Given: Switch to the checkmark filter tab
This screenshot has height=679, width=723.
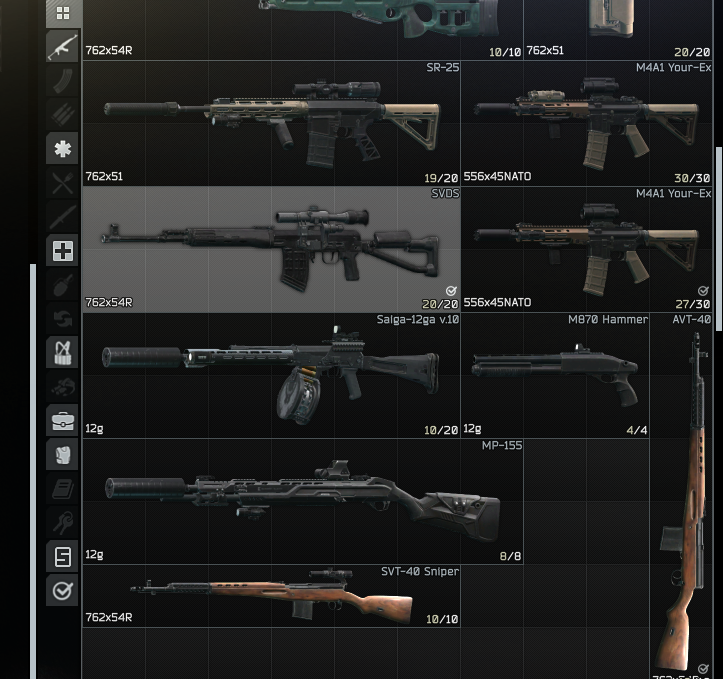Looking at the screenshot, I should point(62,590).
